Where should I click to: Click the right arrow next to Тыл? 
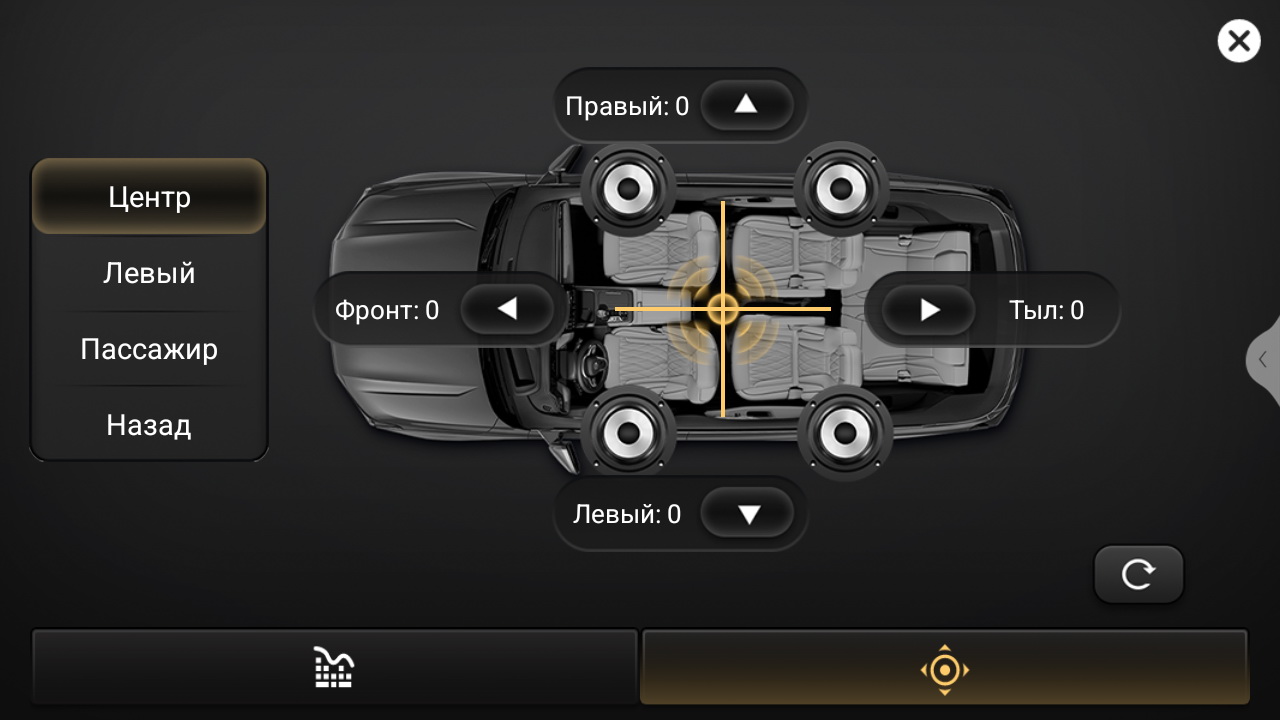(929, 310)
